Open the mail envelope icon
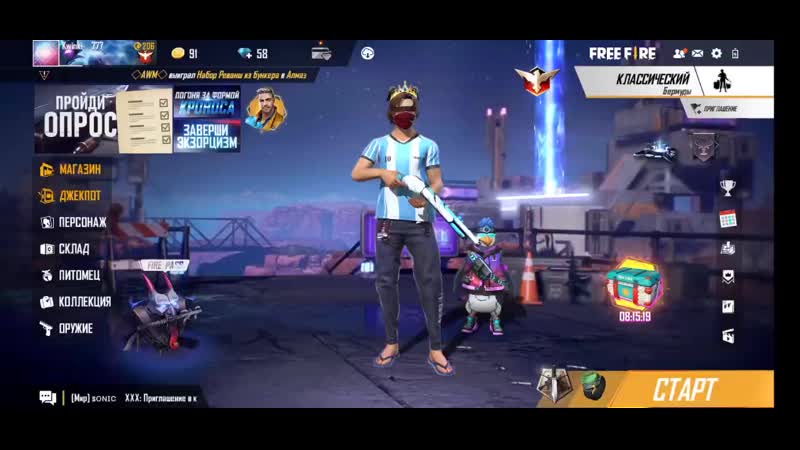 [698, 53]
